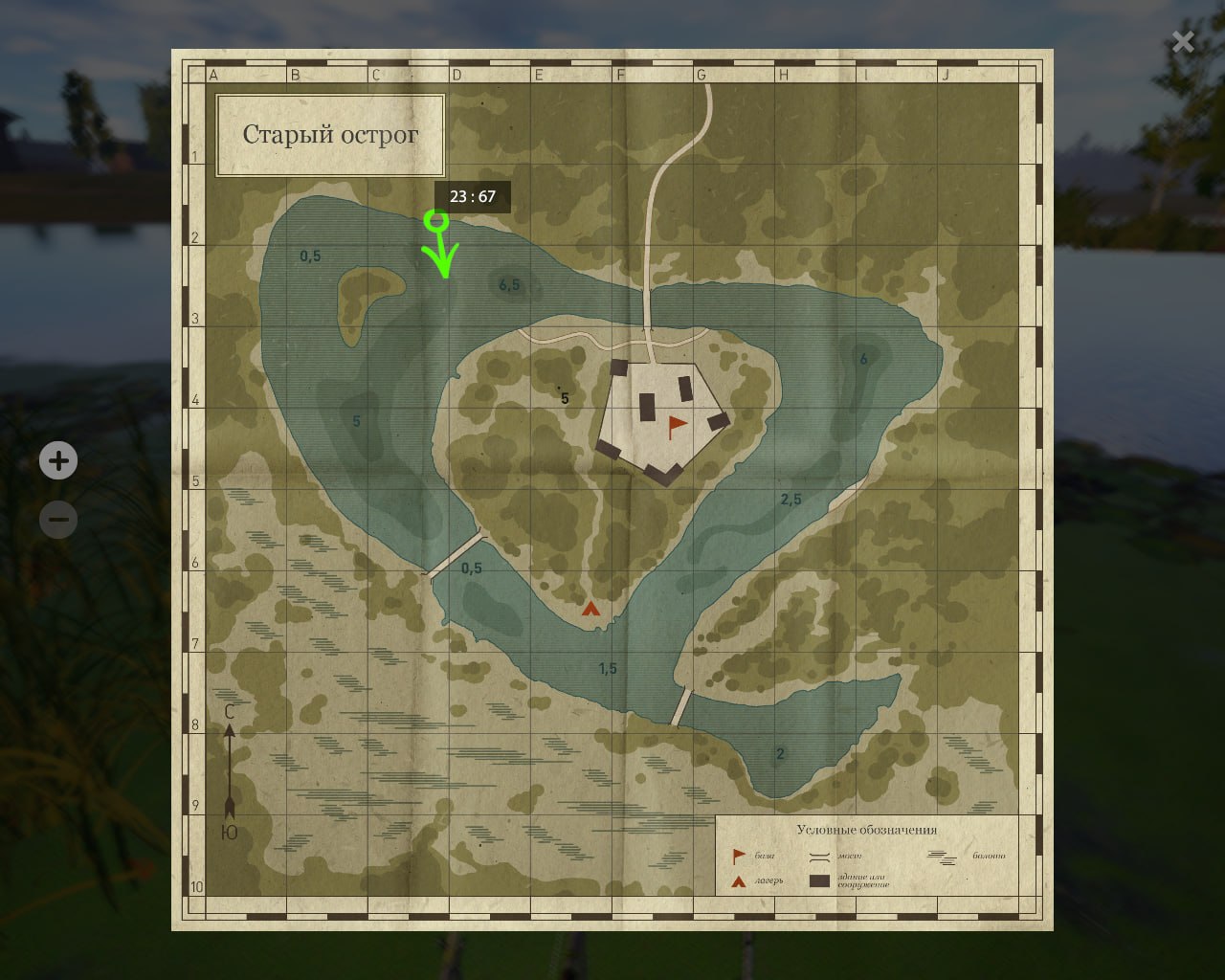This screenshot has height=980, width=1225.
Task: Click the red camp triangle marker south of the fort
Action: (590, 607)
